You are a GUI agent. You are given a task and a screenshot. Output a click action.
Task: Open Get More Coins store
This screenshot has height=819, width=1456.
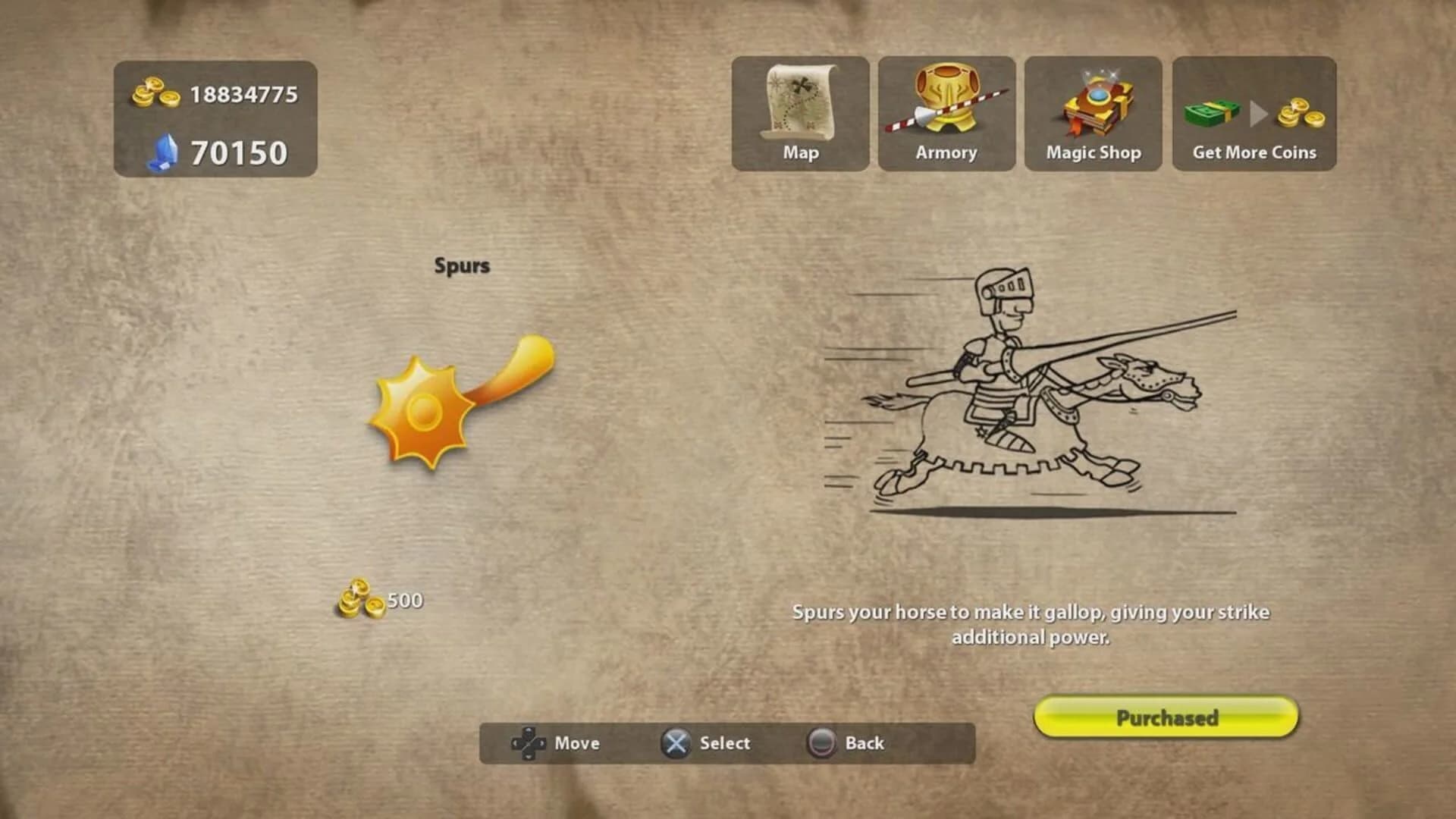tap(1253, 112)
